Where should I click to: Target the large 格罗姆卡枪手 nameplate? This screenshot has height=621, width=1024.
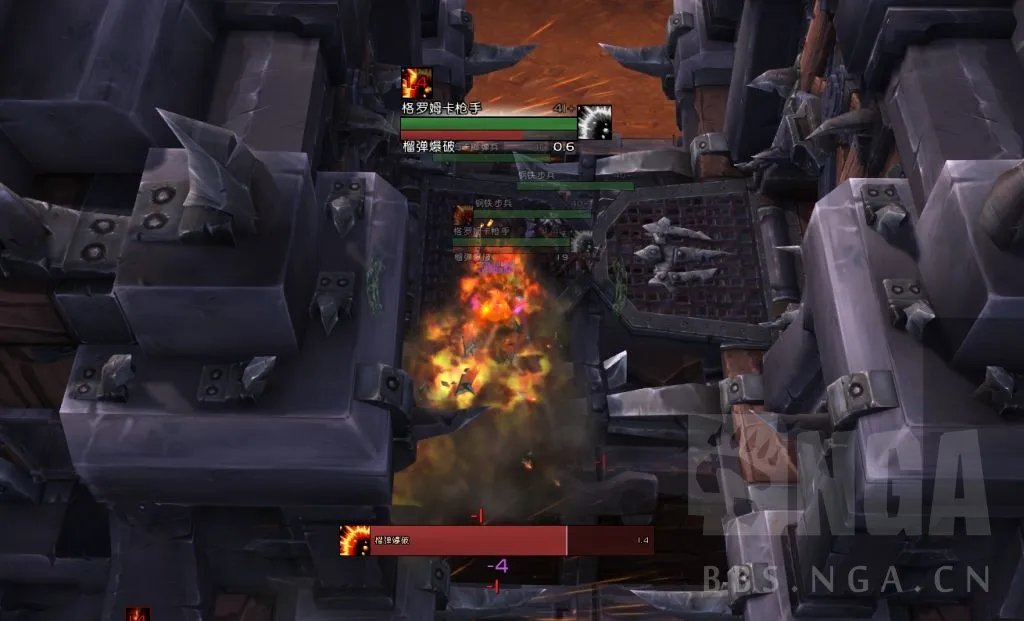pyautogui.click(x=488, y=124)
